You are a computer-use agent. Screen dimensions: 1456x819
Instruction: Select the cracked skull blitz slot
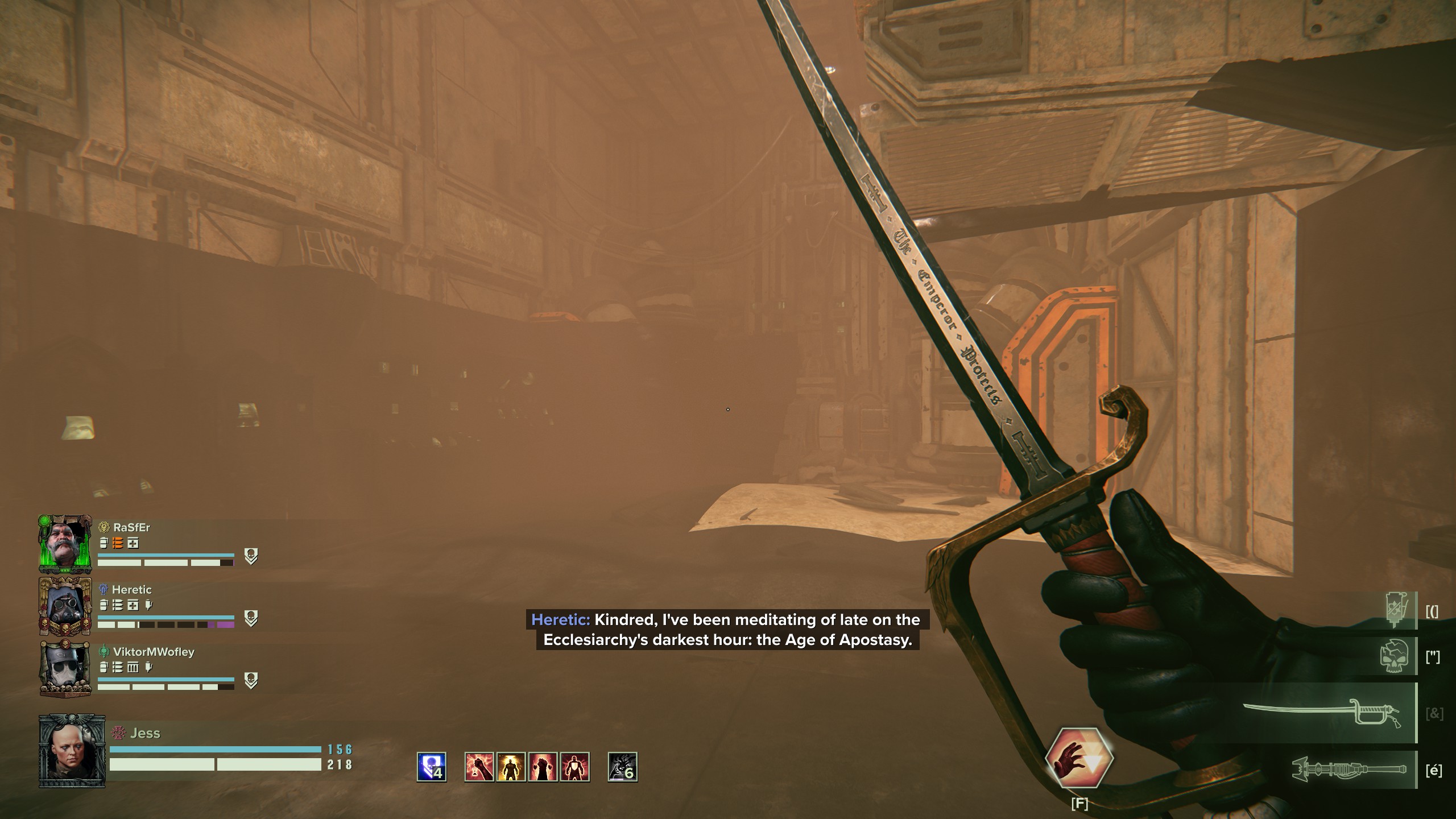[1395, 656]
